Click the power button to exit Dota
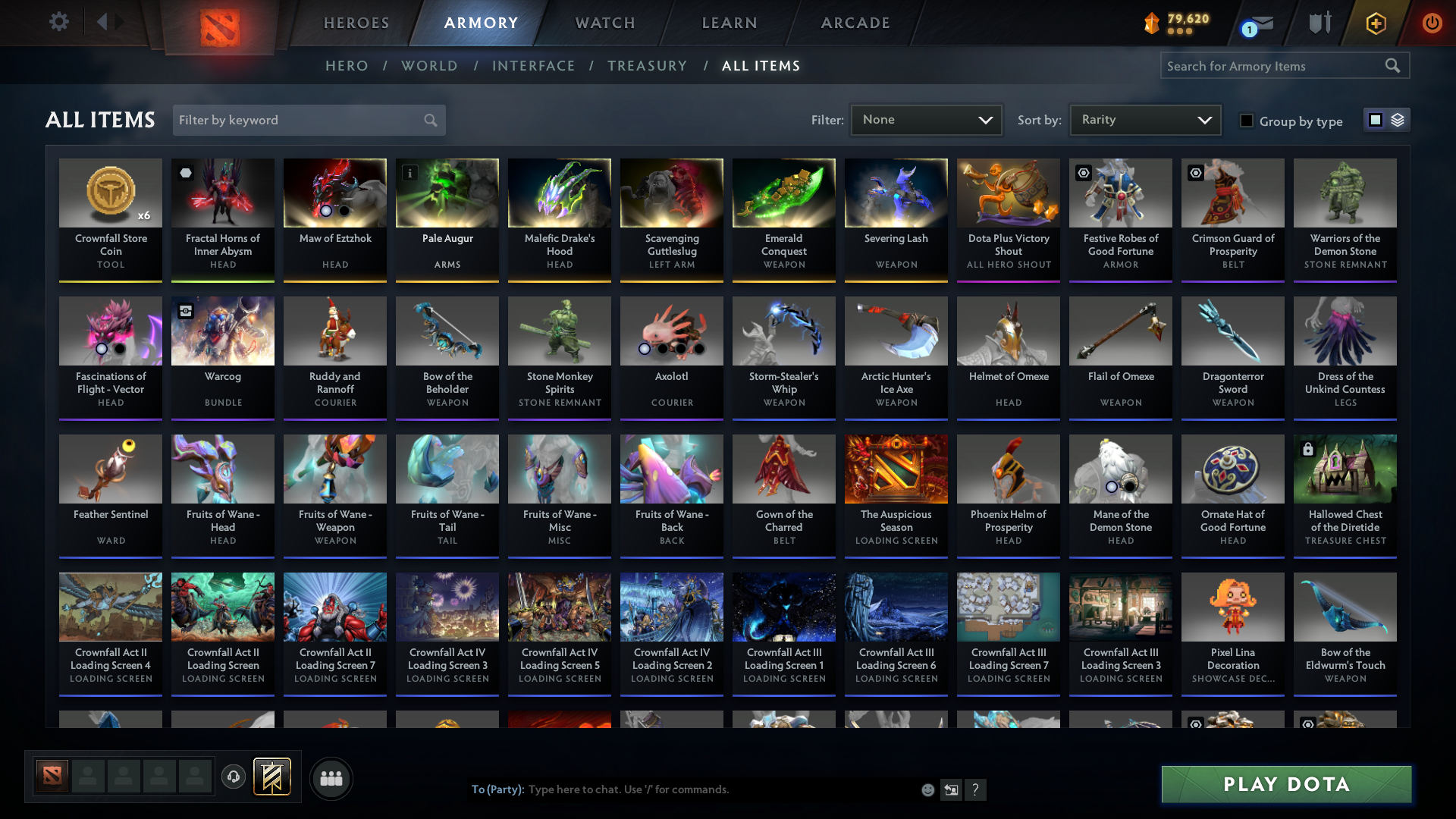 tap(1432, 23)
